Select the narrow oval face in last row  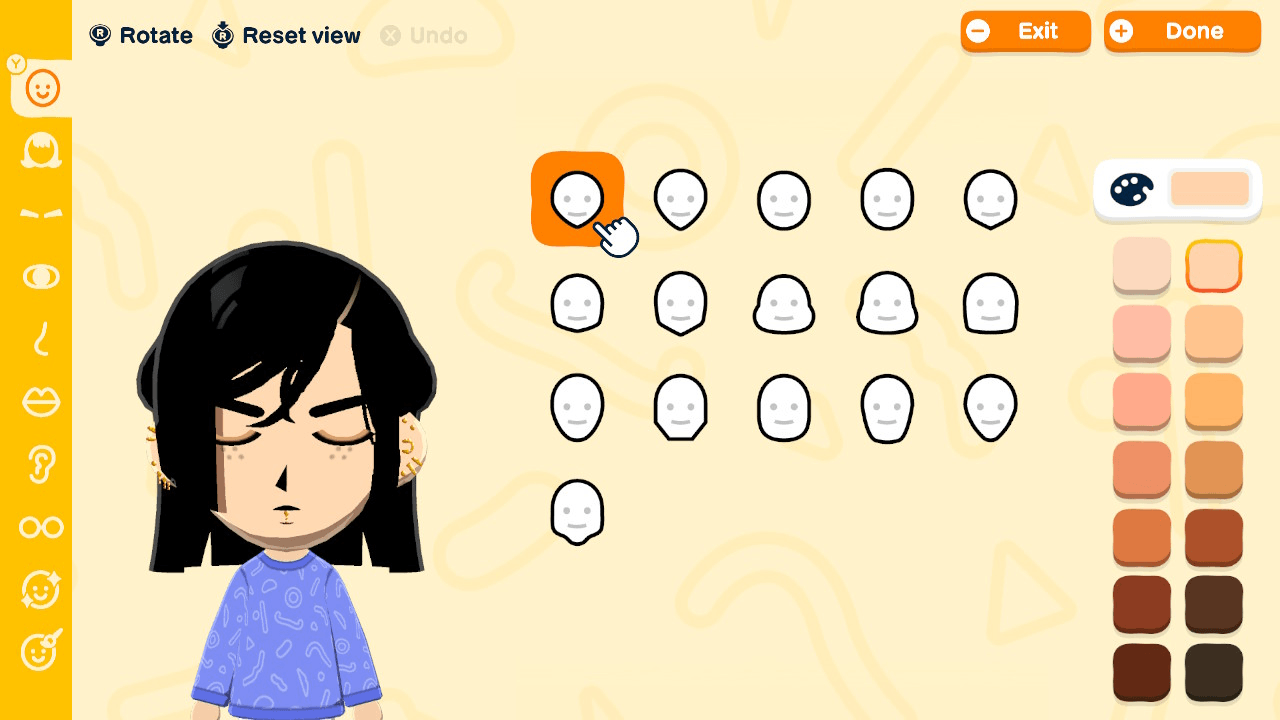point(577,512)
